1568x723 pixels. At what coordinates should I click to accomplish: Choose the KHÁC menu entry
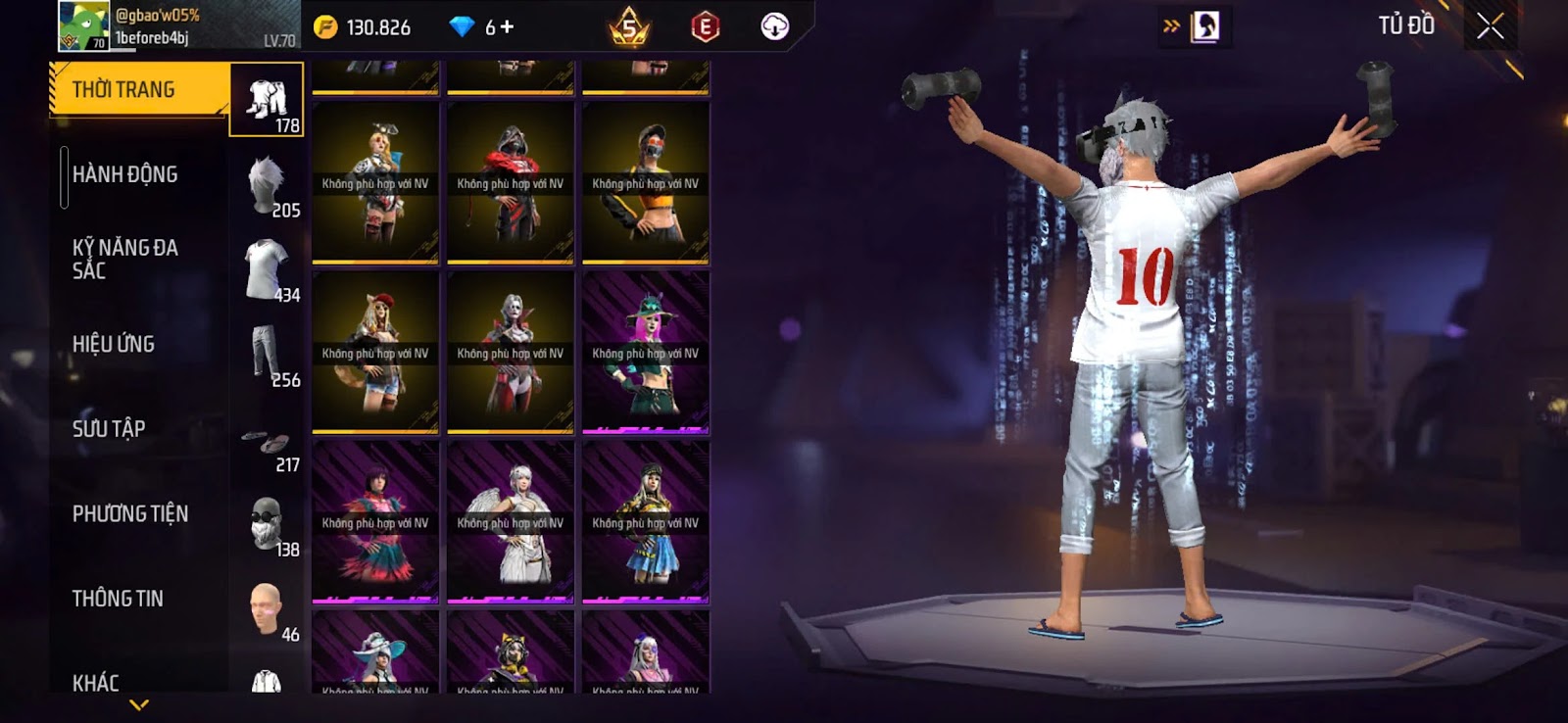click(96, 682)
